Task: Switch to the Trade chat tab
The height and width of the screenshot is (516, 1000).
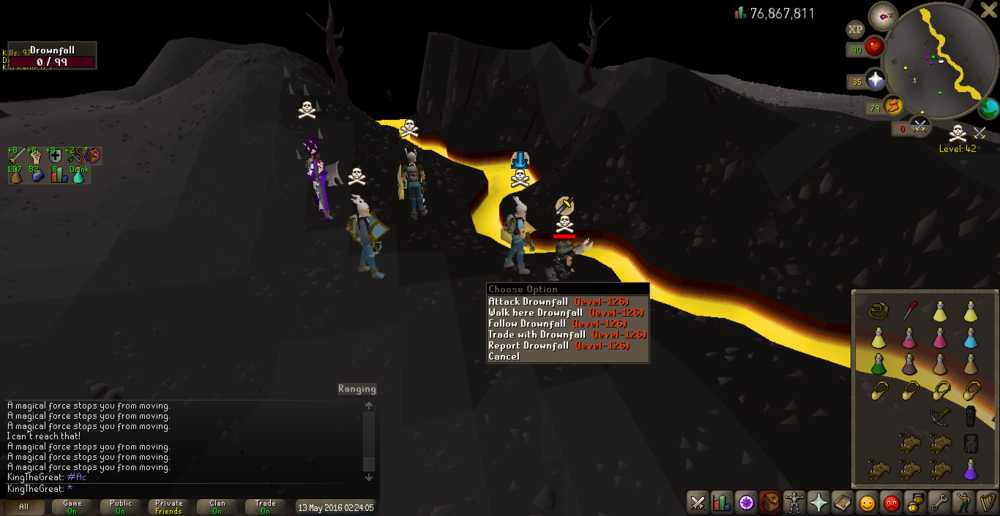Action: [265, 507]
